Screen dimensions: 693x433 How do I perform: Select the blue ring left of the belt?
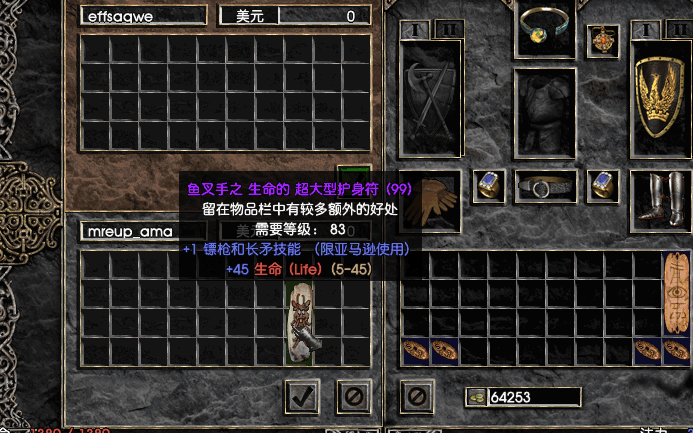tap(488, 184)
